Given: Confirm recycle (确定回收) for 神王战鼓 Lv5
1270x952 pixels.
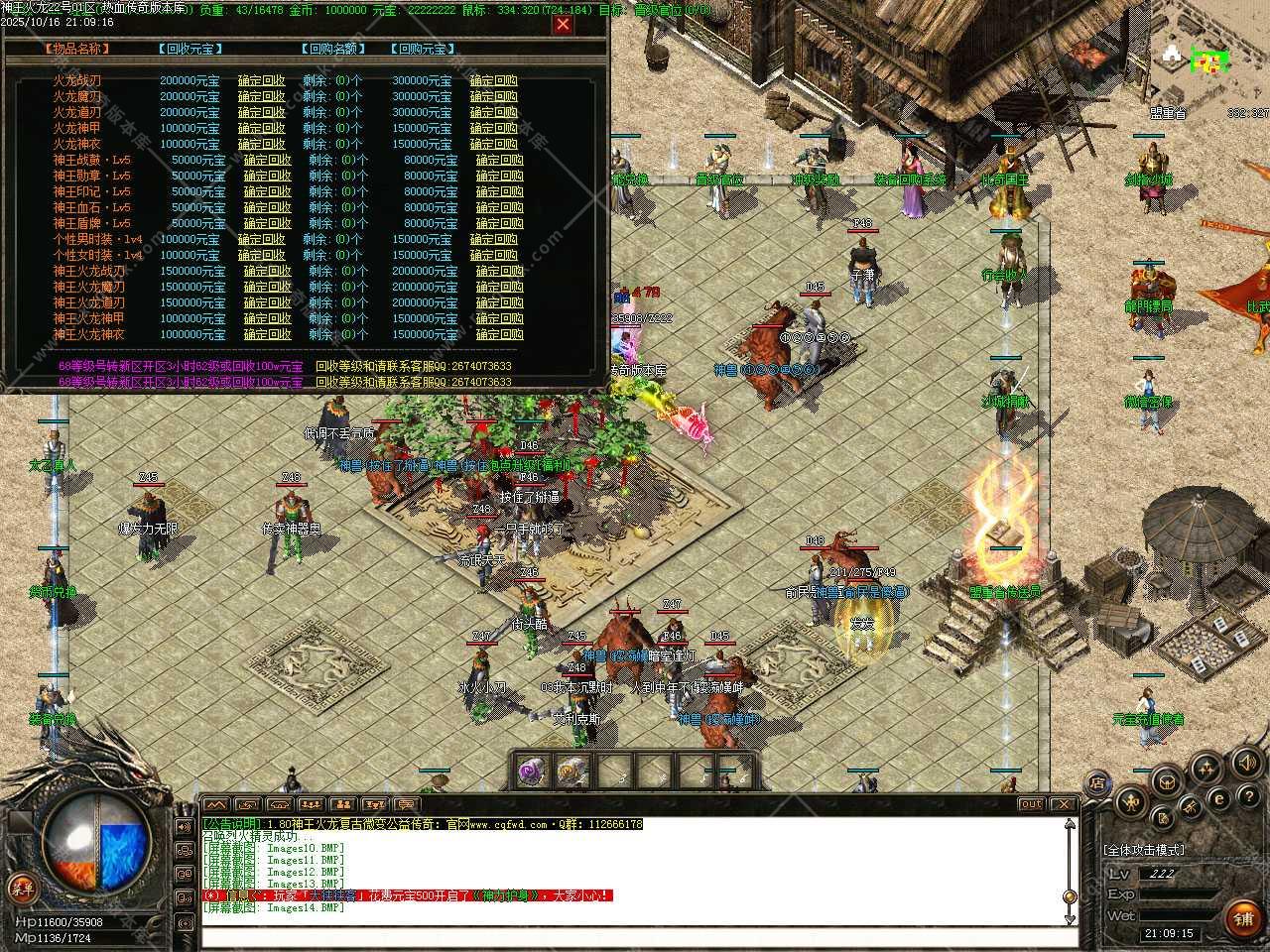Looking at the screenshot, I should [267, 160].
